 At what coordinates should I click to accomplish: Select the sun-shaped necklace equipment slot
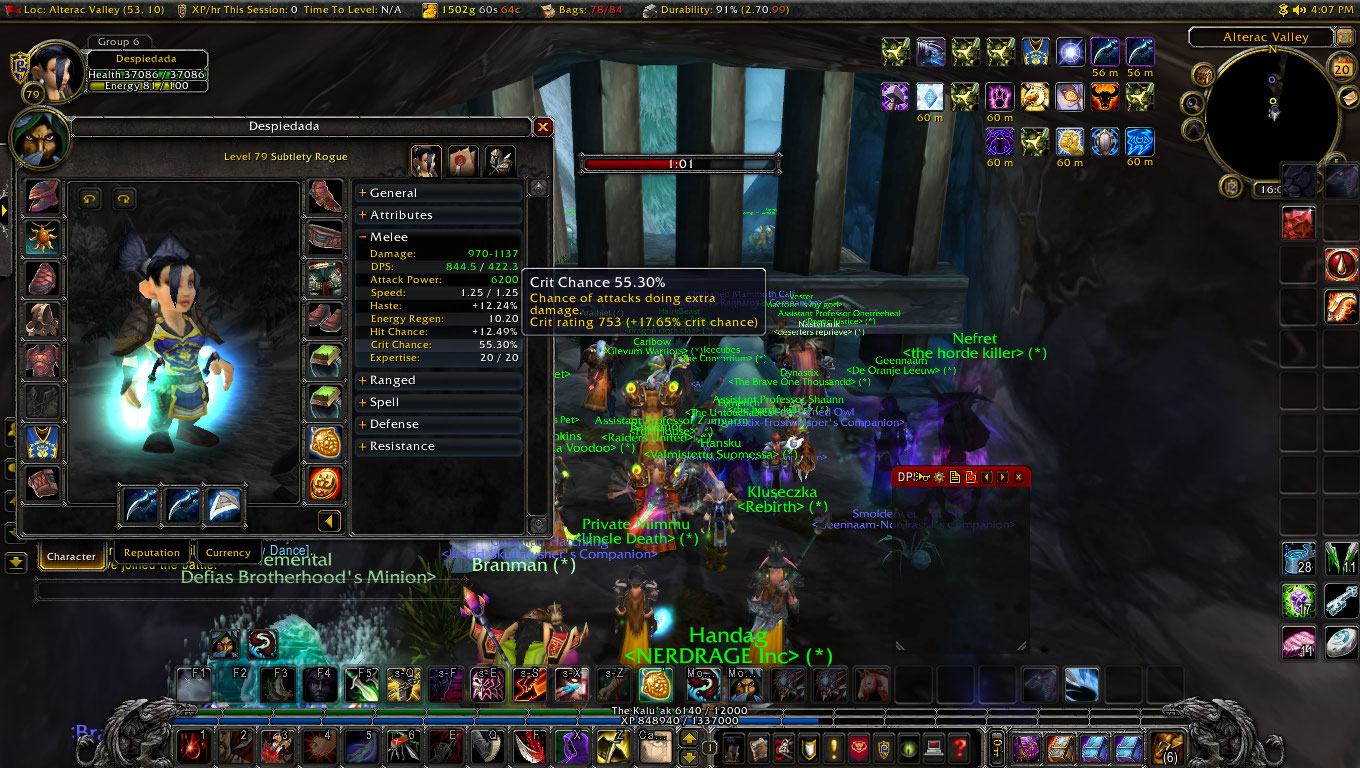43,238
